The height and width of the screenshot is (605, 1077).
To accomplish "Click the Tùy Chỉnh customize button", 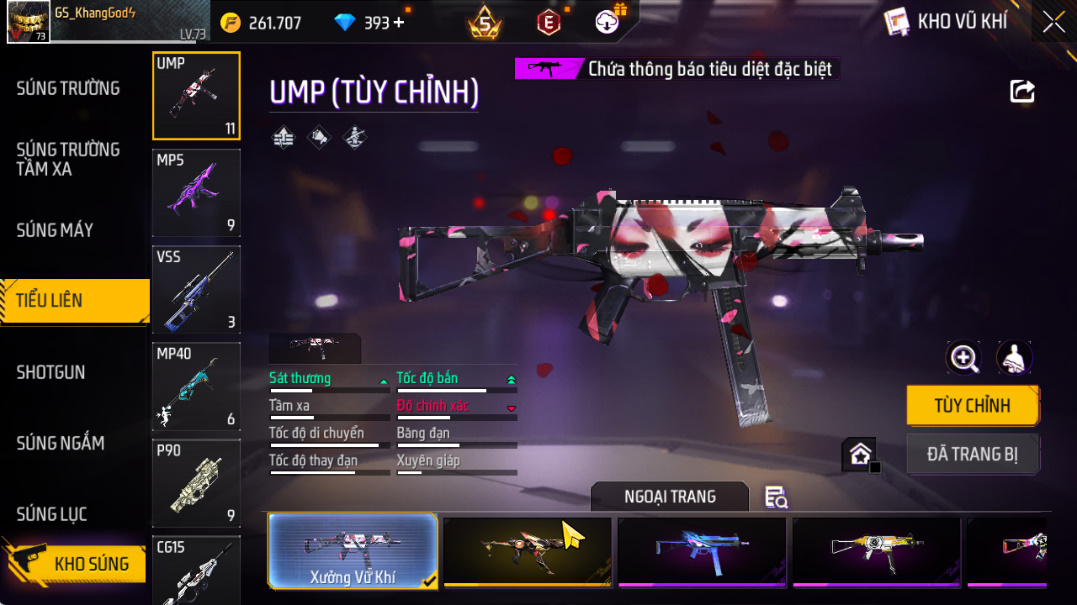I will coord(972,405).
